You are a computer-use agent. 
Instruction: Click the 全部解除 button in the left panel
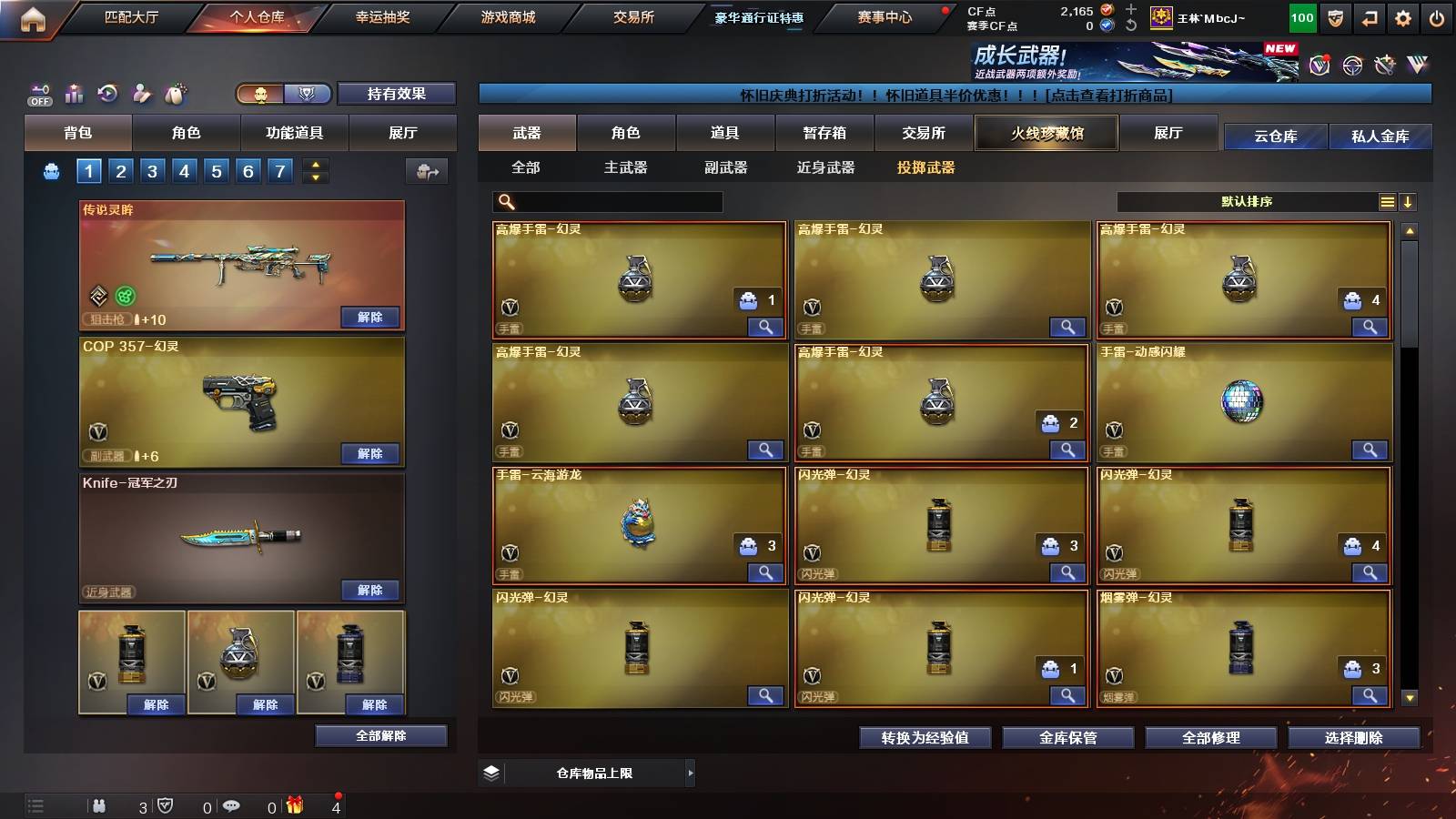point(379,735)
